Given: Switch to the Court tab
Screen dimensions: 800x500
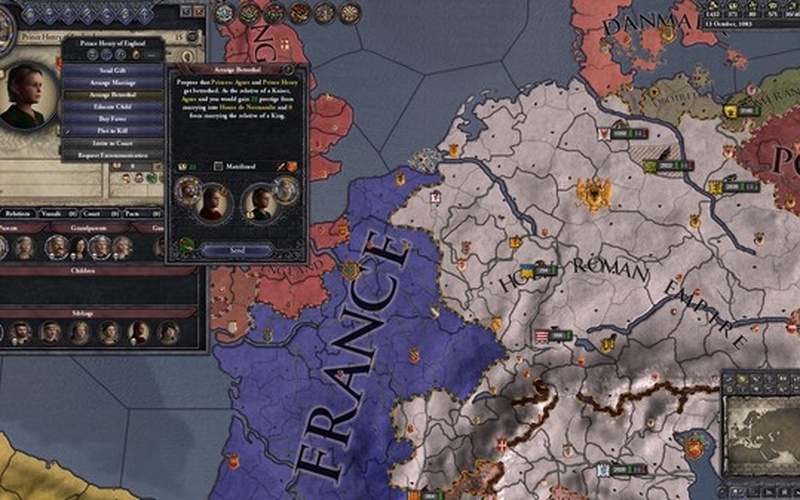Looking at the screenshot, I should point(92,213).
